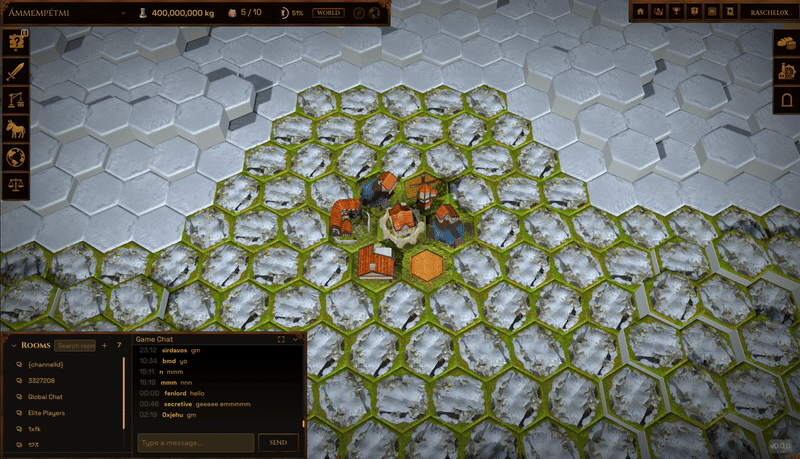The height and width of the screenshot is (459, 800).
Task: Open the quests icon with question mark
Action: click(x=15, y=43)
